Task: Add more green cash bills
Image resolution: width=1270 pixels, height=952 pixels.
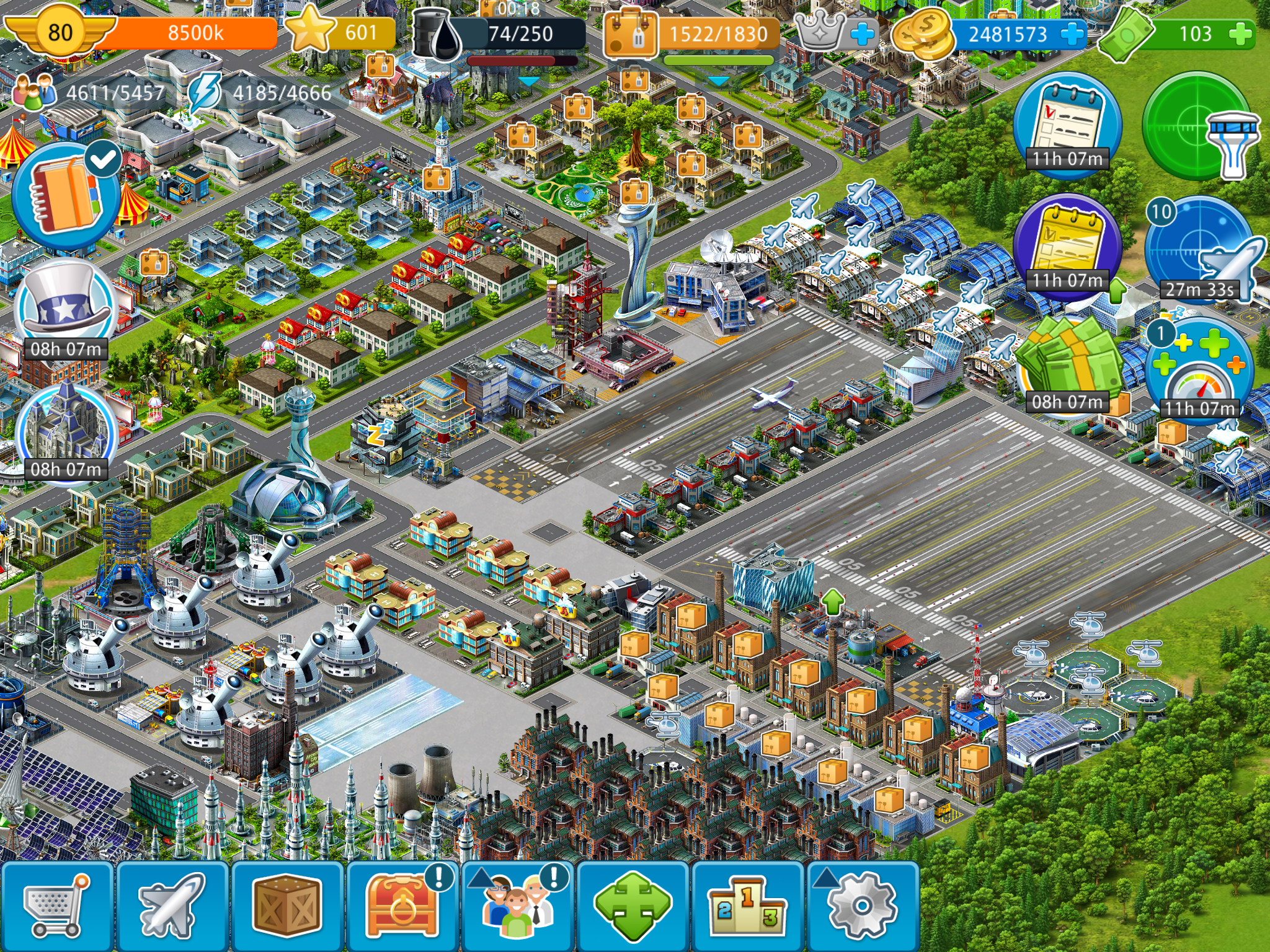Action: (1240, 34)
